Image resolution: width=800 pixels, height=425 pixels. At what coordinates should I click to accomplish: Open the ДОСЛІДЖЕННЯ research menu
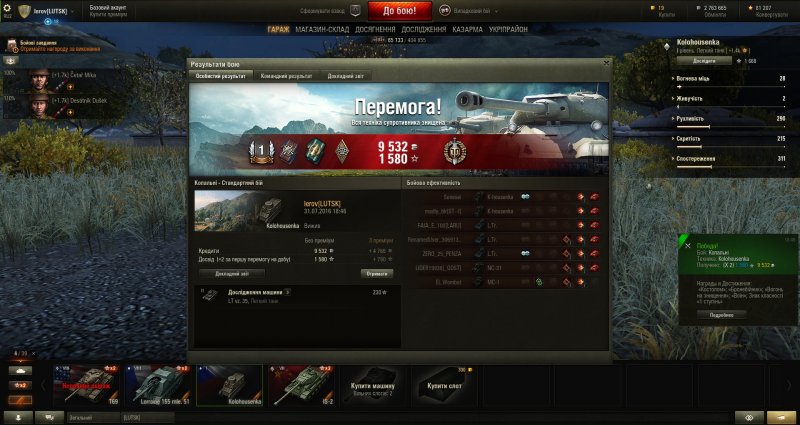click(425, 30)
